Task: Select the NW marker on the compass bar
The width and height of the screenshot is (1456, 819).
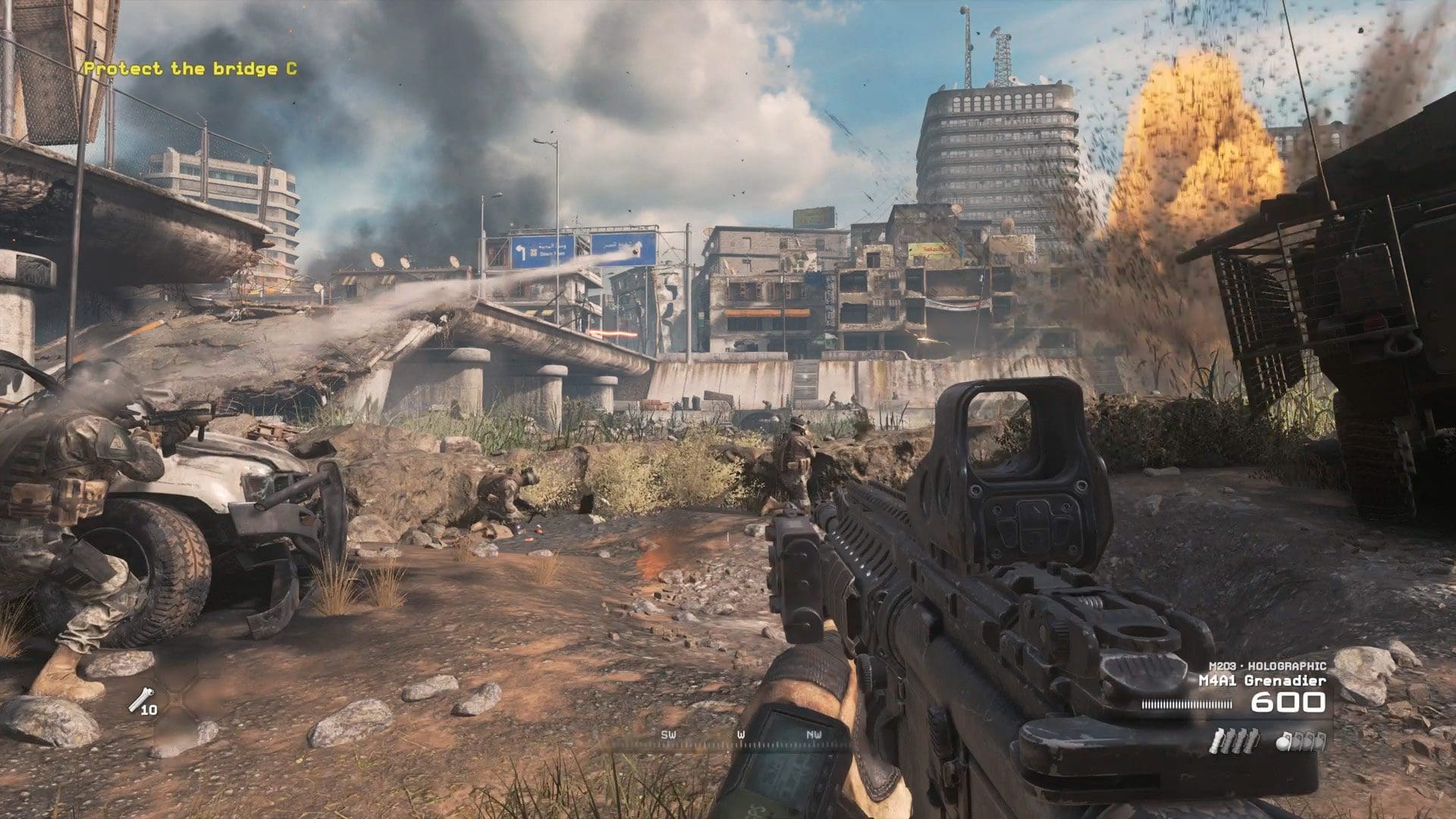Action: [x=814, y=735]
